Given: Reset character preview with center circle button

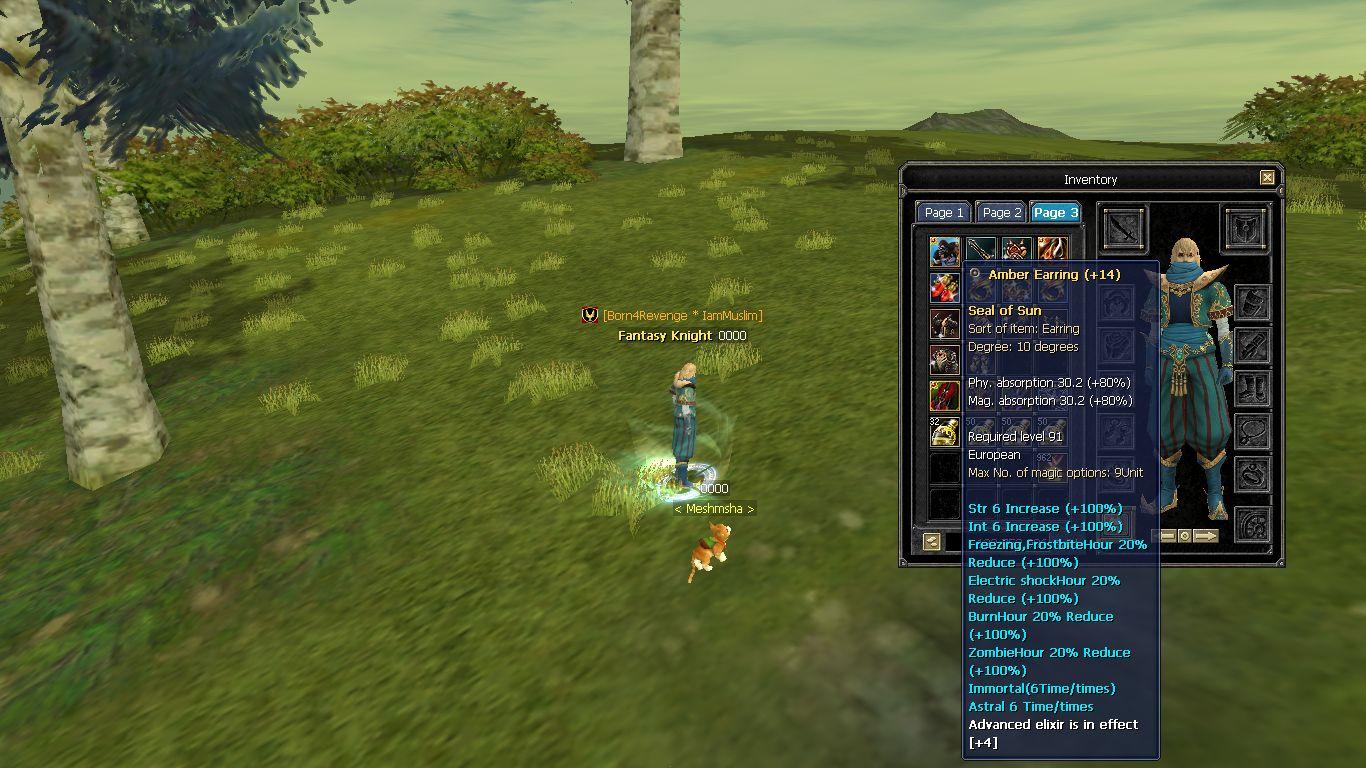Looking at the screenshot, I should coord(1185,536).
